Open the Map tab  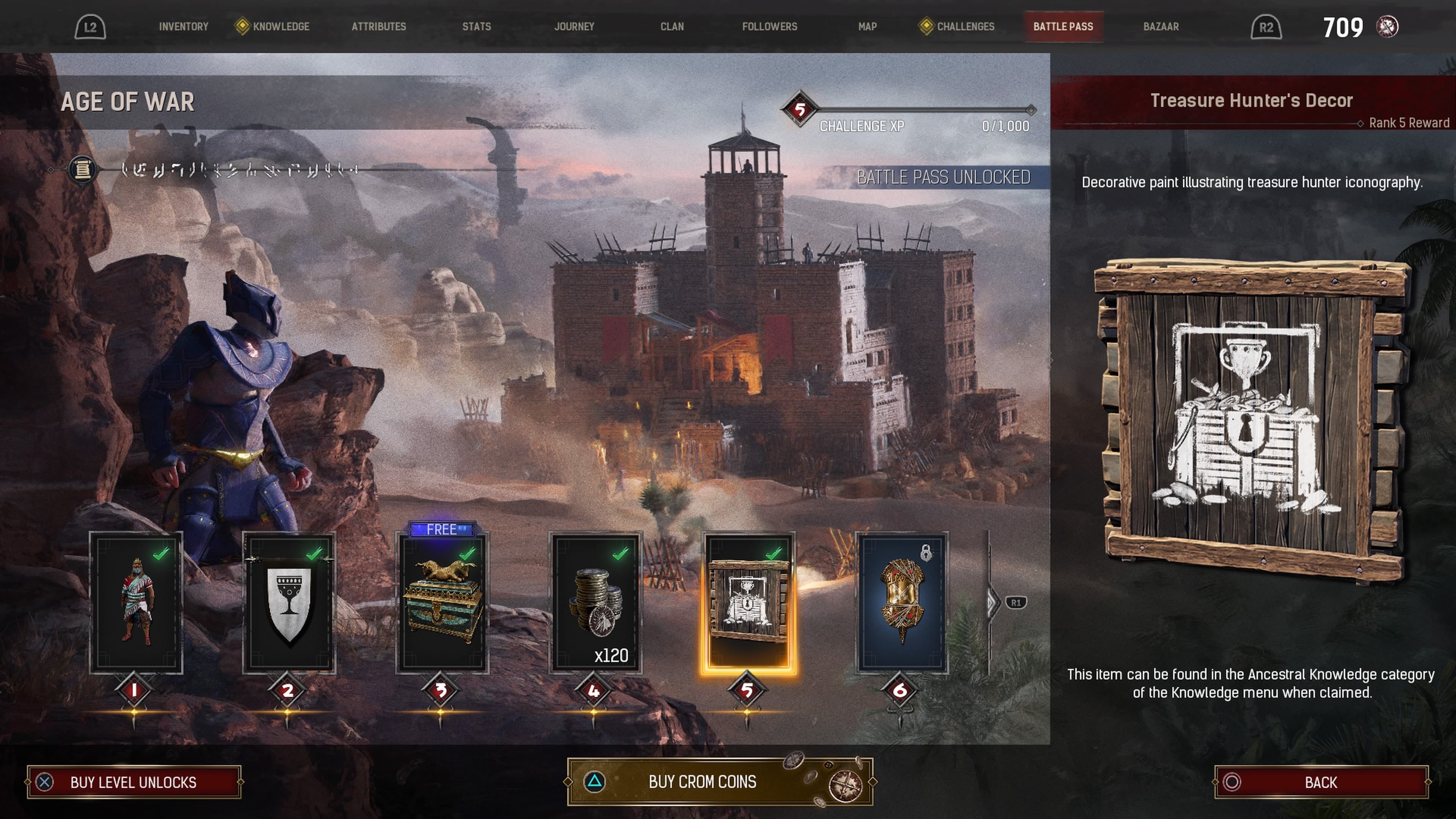click(x=867, y=27)
